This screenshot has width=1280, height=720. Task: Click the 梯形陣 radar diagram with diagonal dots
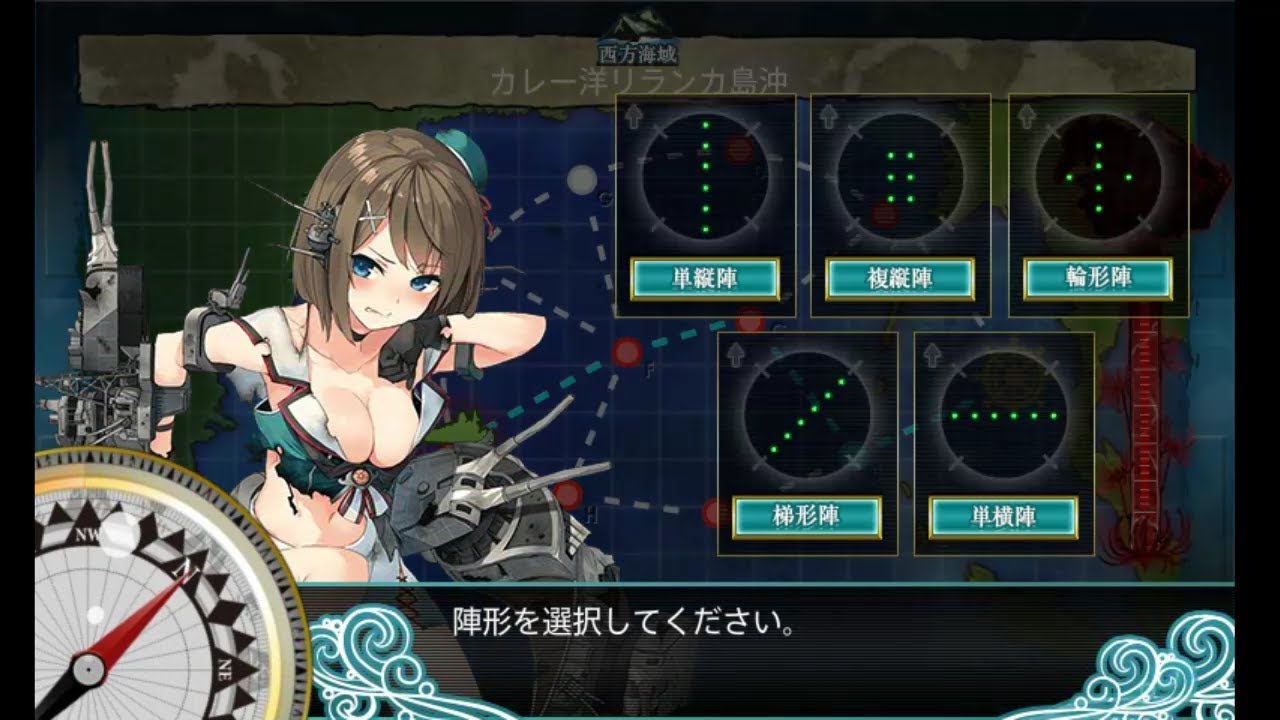click(x=807, y=415)
